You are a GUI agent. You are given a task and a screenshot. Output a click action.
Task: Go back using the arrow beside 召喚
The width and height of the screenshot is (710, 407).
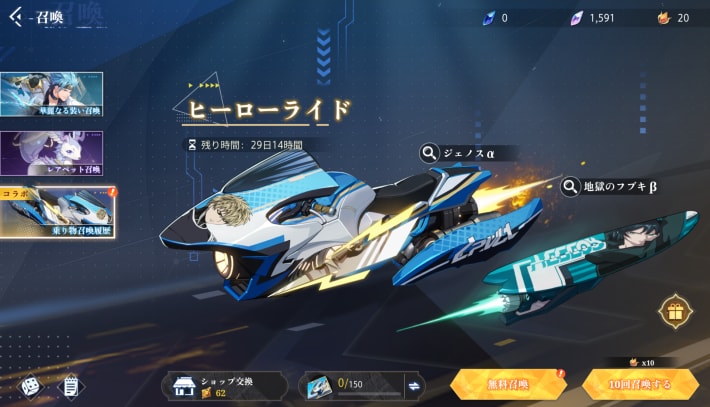point(15,17)
